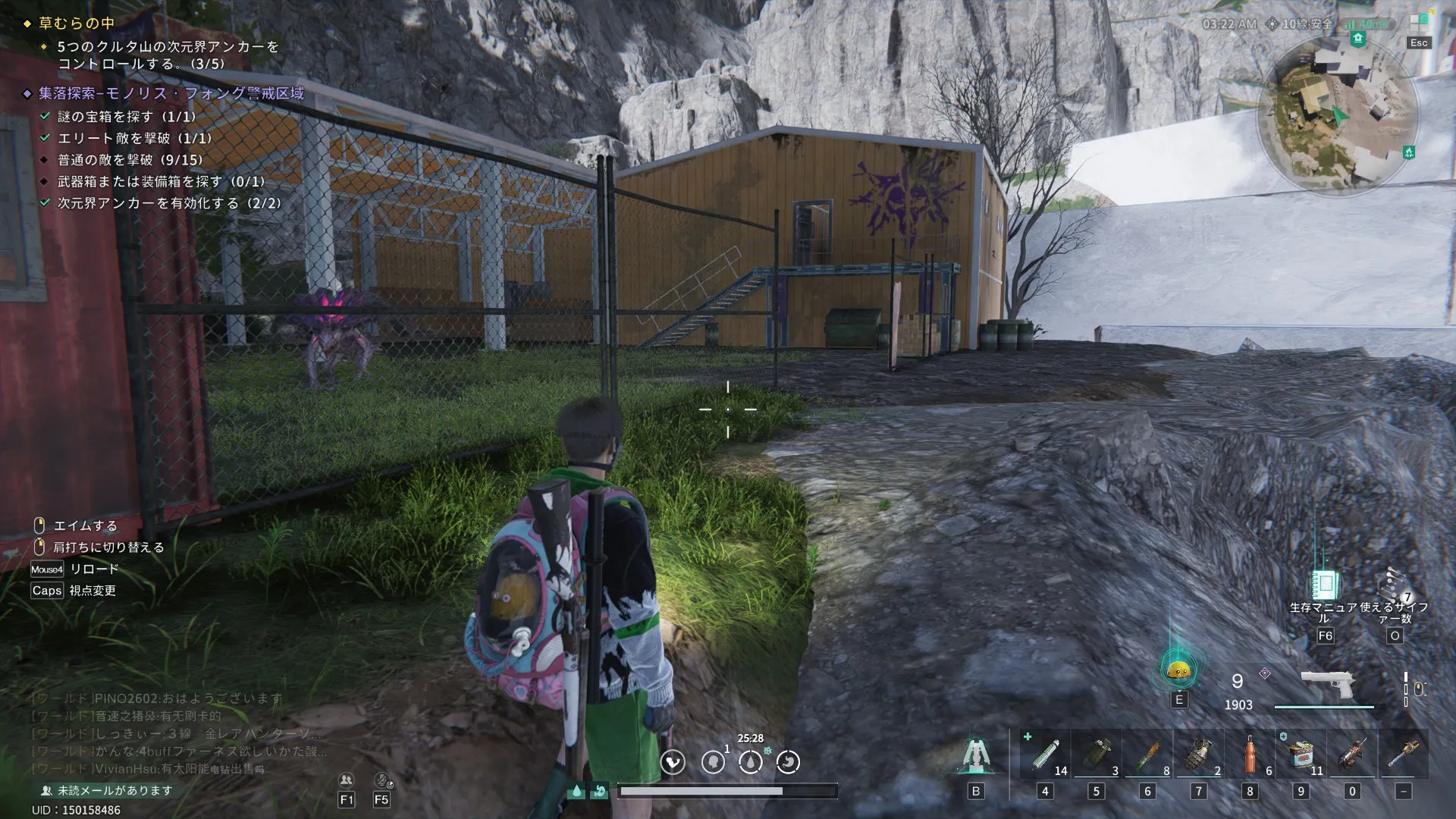Select the green syringe hotbar slot
Image resolution: width=1456 pixels, height=819 pixels.
1046,755
